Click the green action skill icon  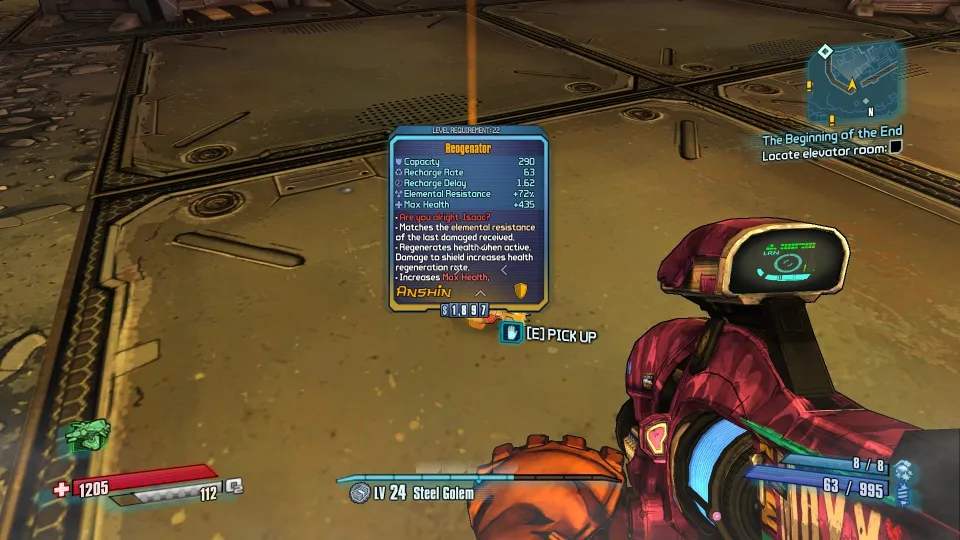point(86,435)
